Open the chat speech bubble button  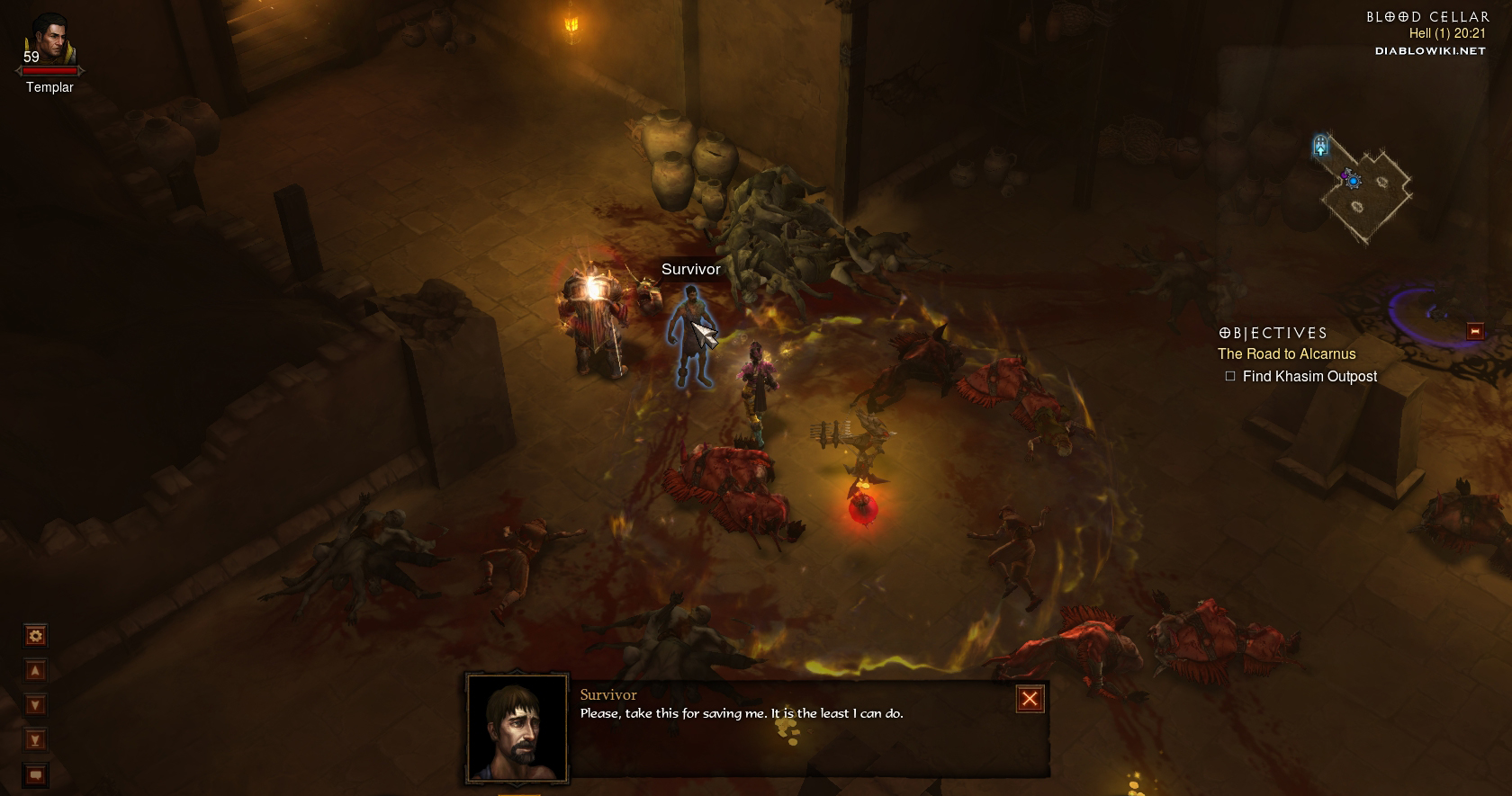[36, 774]
